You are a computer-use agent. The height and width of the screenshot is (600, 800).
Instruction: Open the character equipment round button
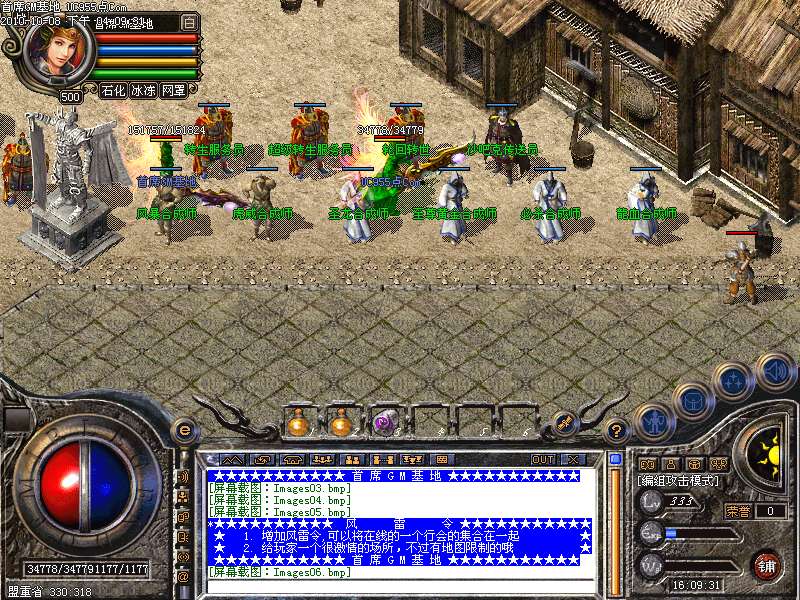click(x=652, y=422)
